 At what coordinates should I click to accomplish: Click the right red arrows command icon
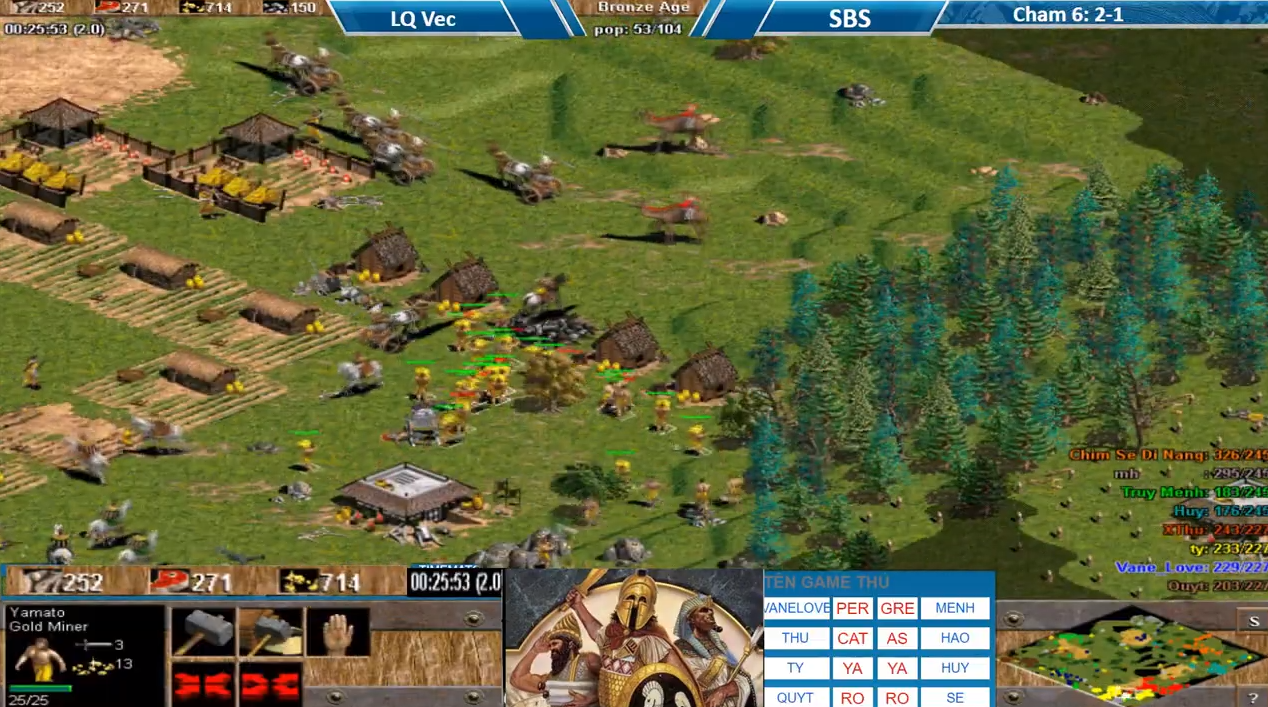tap(270, 686)
